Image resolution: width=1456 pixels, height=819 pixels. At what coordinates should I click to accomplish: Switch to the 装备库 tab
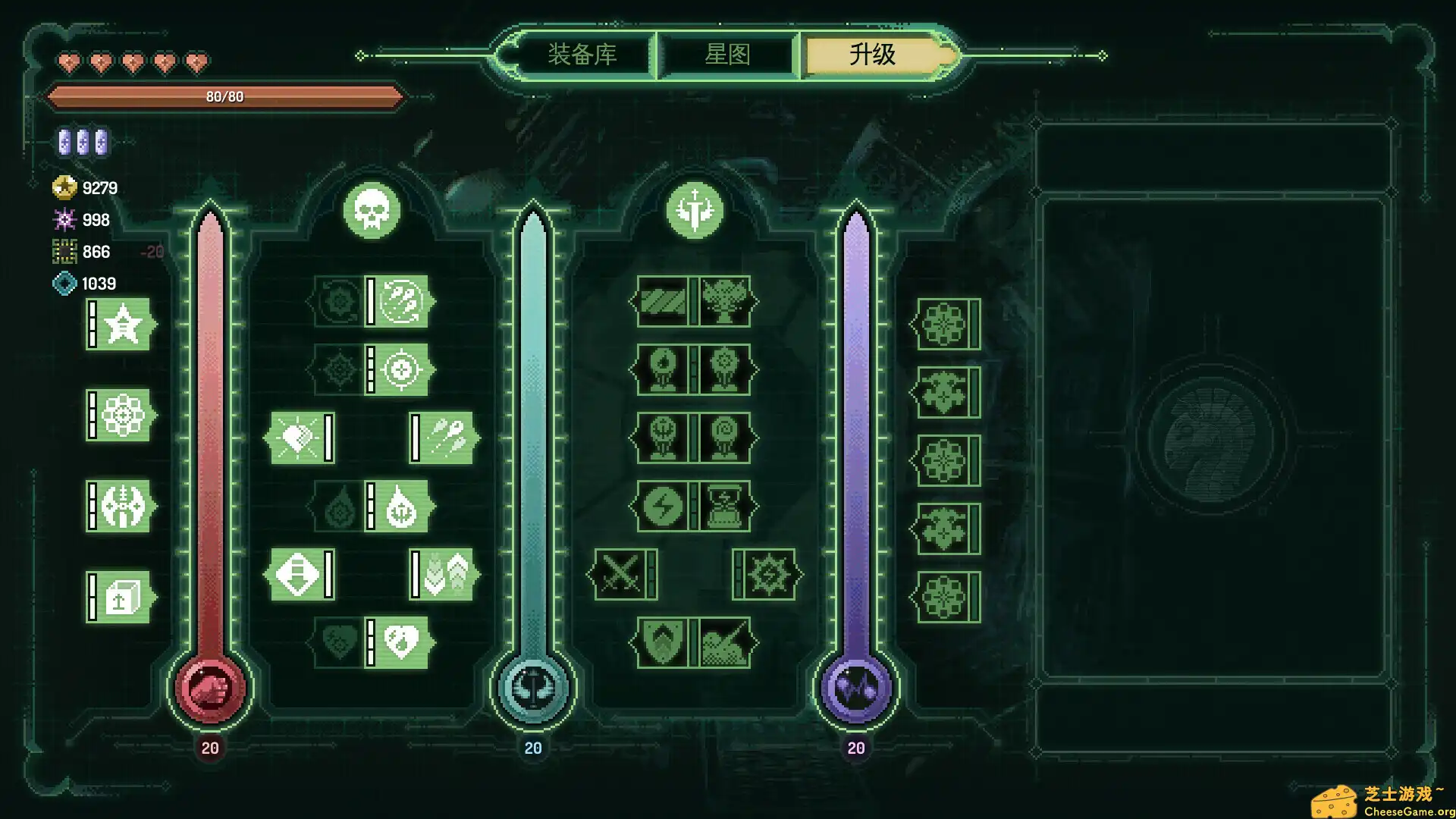pyautogui.click(x=581, y=55)
